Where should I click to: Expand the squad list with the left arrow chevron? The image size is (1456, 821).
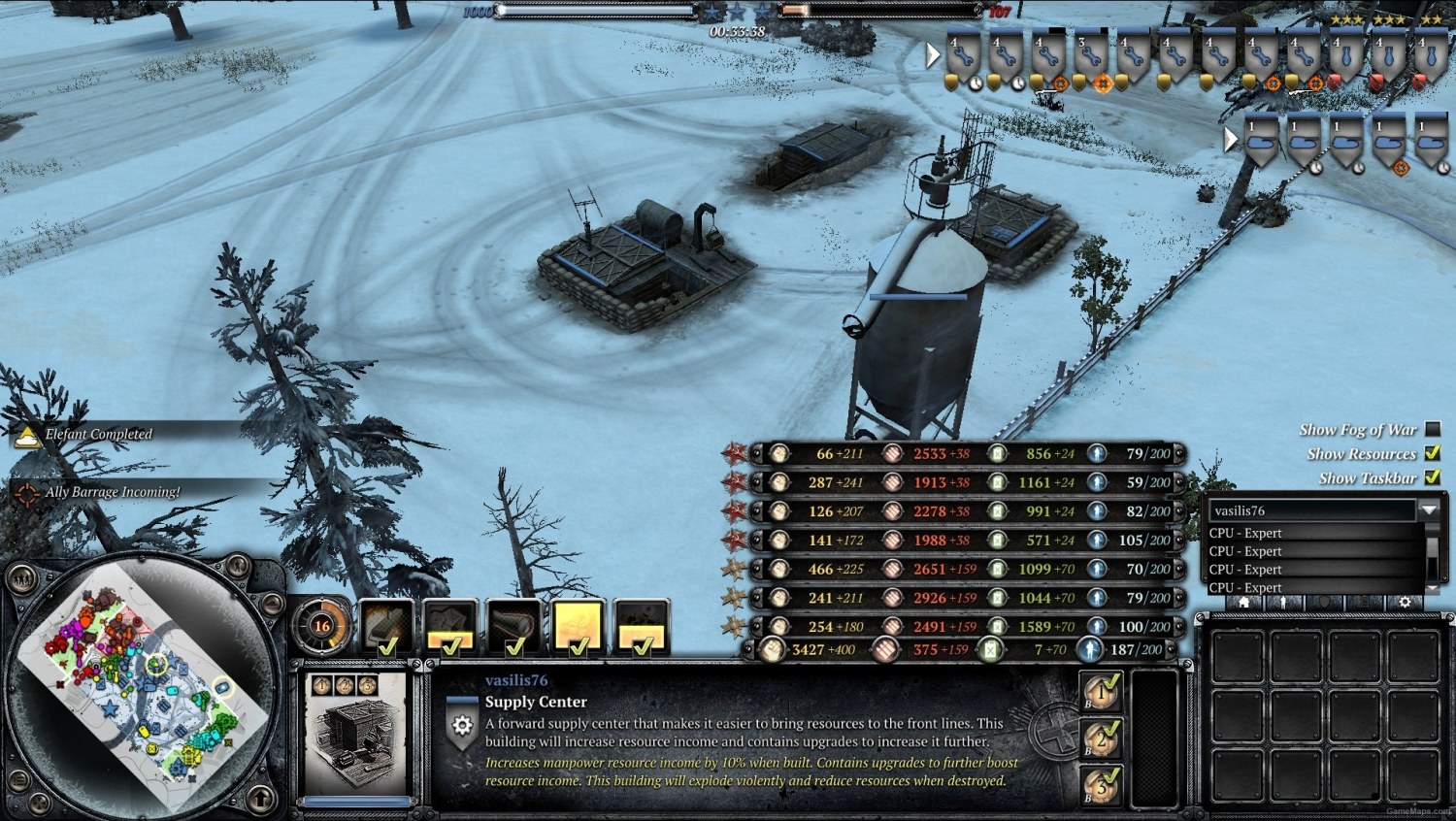pos(935,55)
